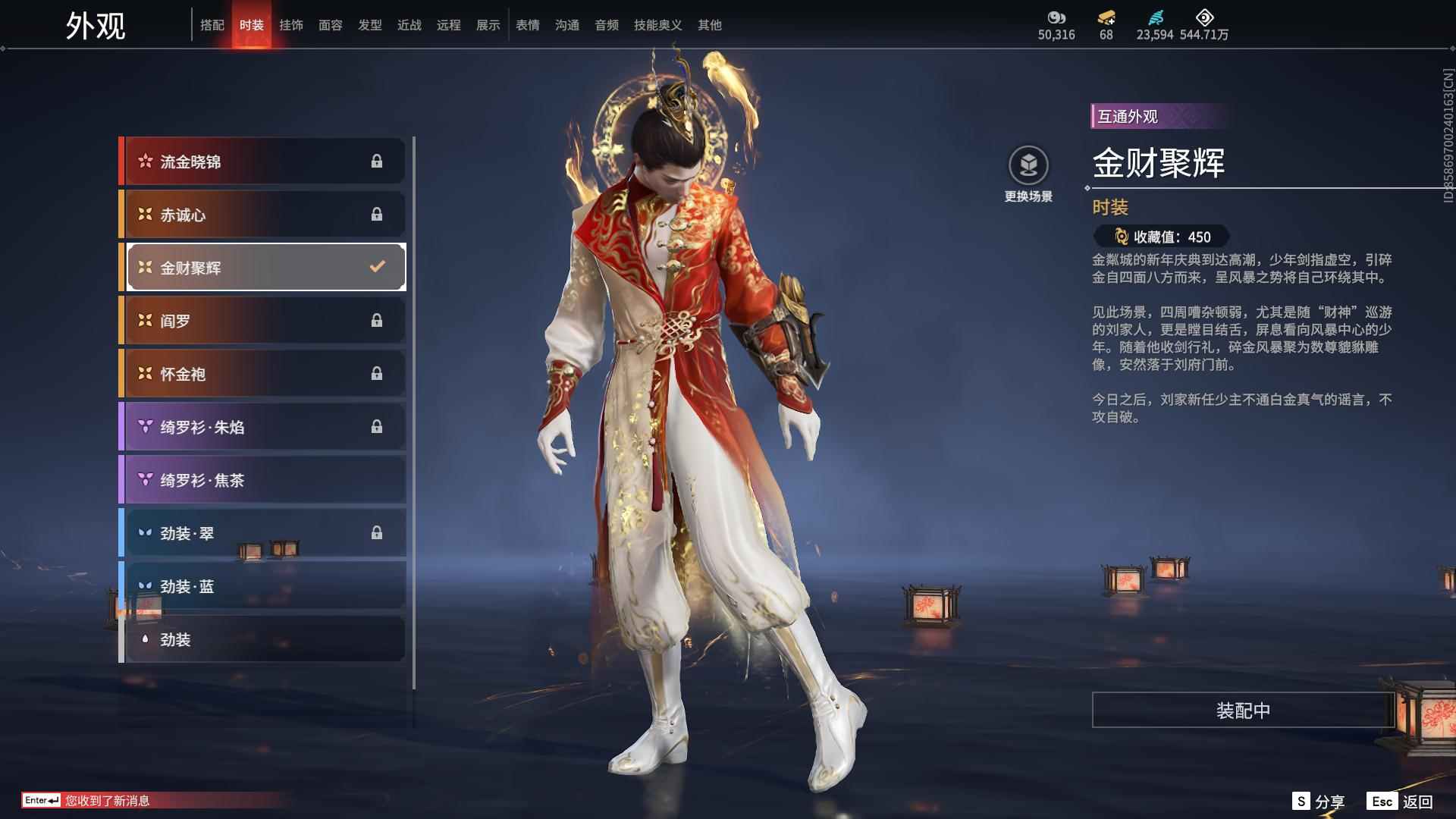This screenshot has width=1456, height=819.
Task: 切换到「挂饰」标签页
Action: (291, 24)
